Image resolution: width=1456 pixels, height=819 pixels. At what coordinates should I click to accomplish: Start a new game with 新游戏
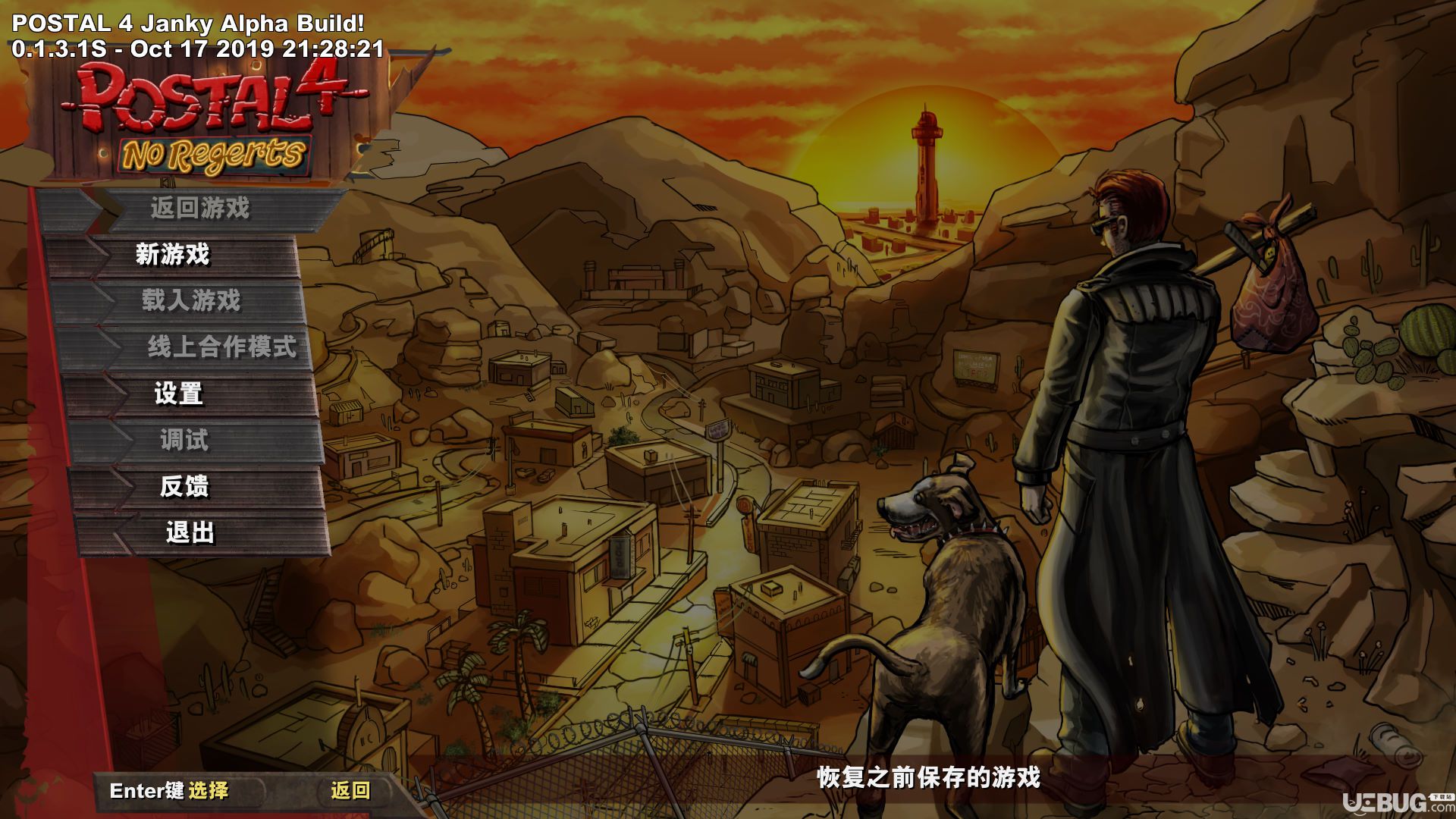click(173, 255)
